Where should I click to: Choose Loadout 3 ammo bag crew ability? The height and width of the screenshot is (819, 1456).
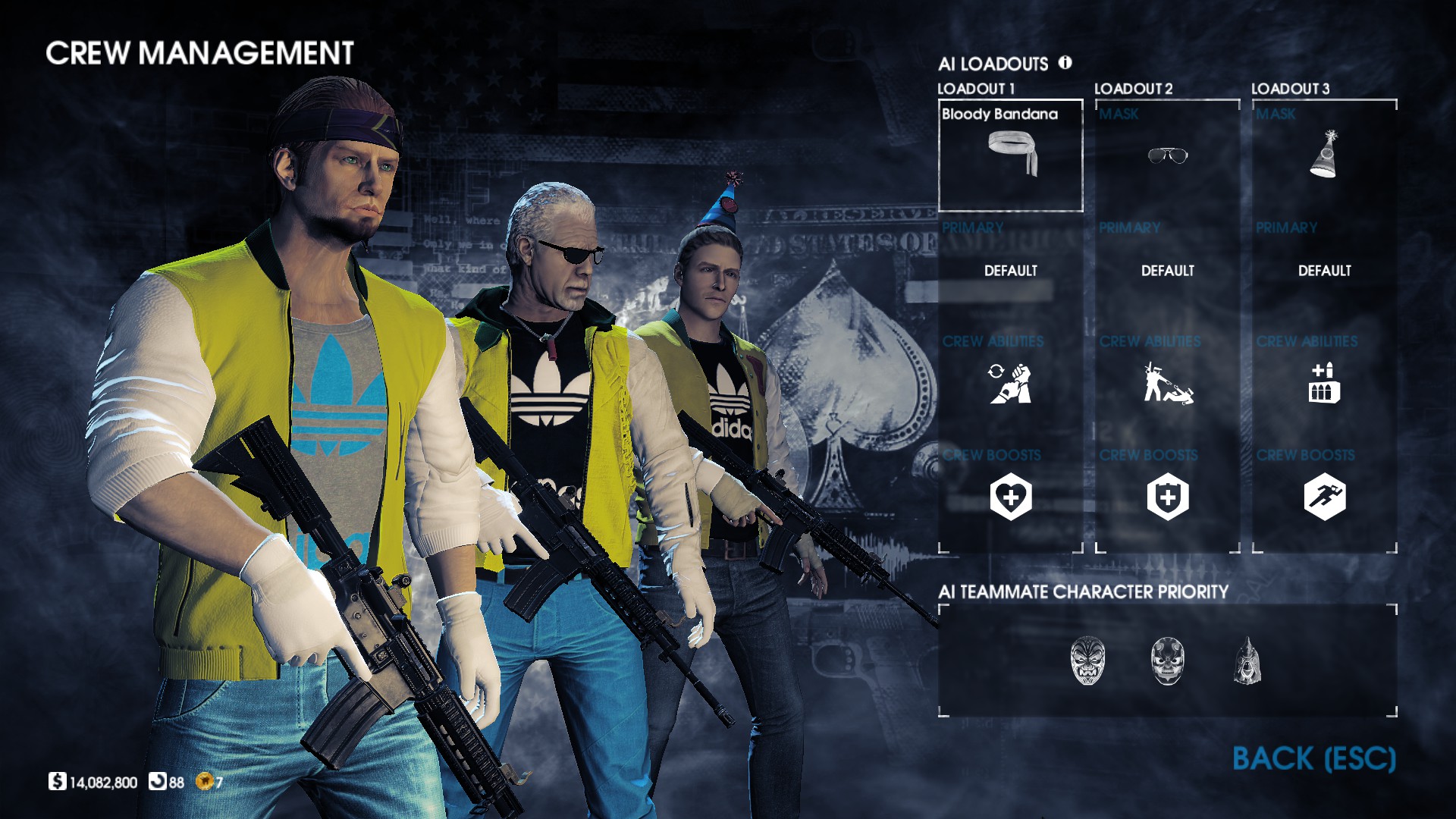pyautogui.click(x=1324, y=383)
